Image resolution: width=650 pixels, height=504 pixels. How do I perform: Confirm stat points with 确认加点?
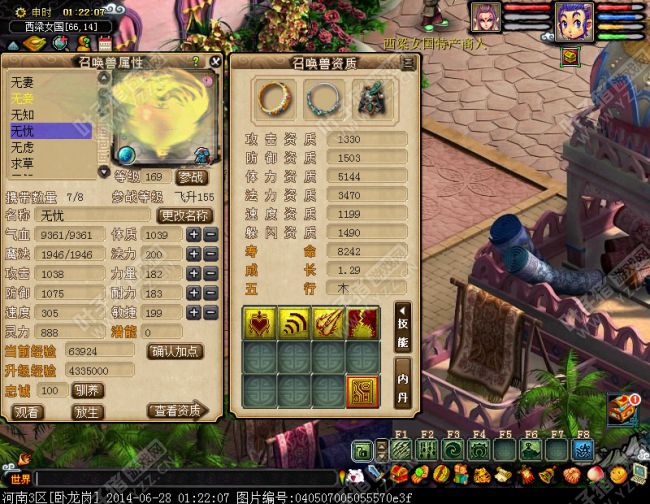(176, 351)
